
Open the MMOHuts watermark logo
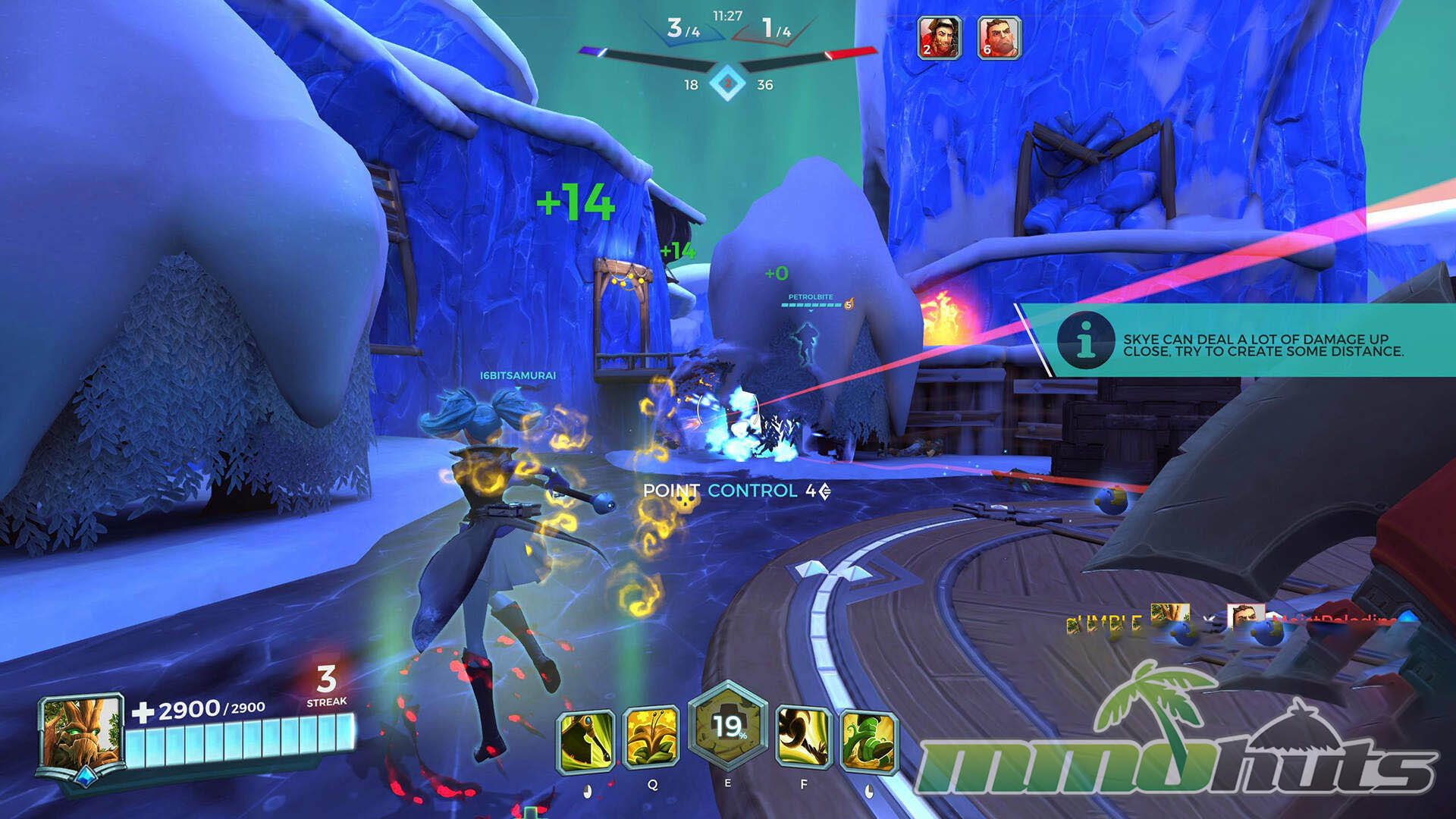click(x=1175, y=739)
